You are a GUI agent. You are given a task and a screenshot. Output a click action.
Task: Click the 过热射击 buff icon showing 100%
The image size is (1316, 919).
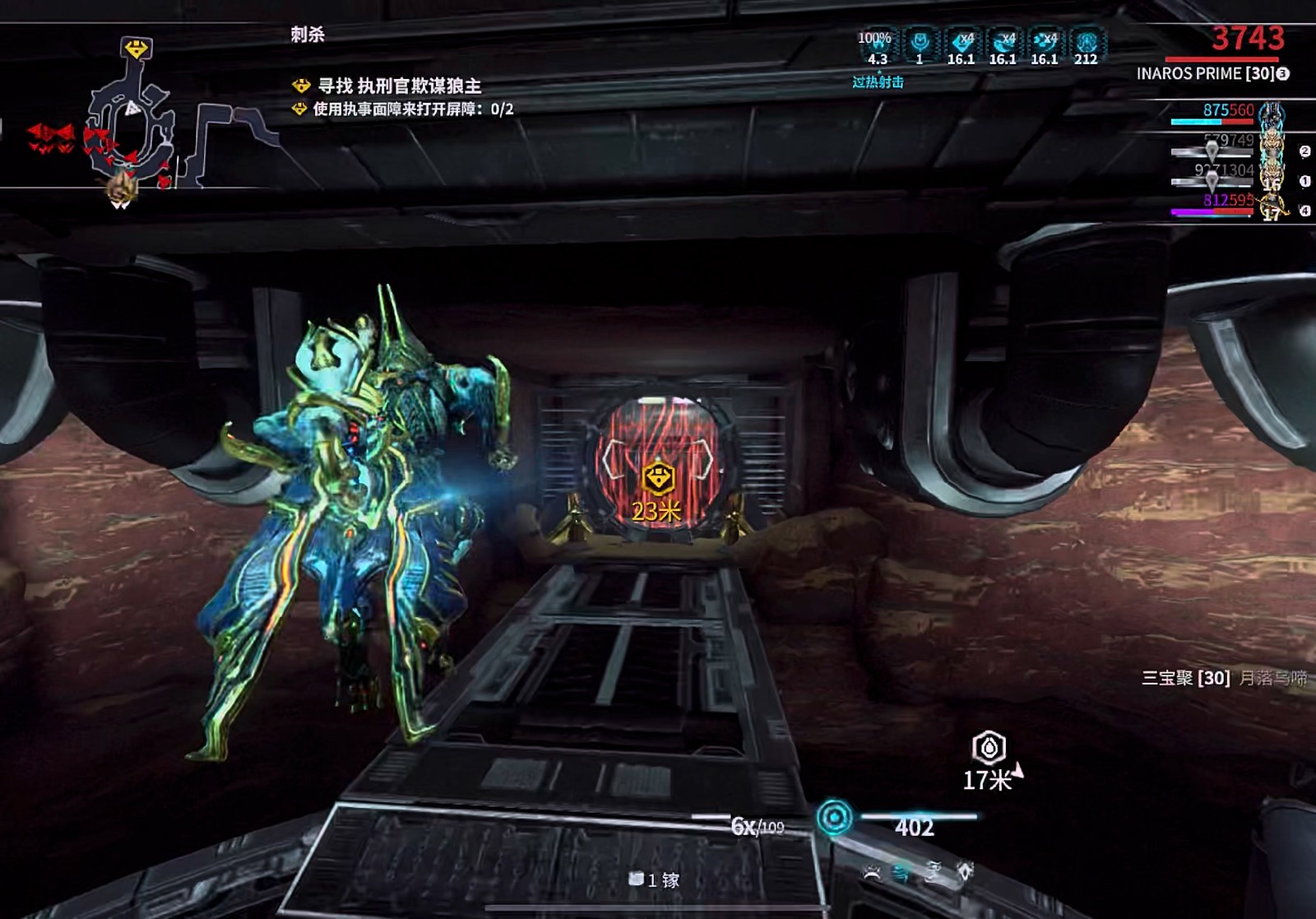876,47
